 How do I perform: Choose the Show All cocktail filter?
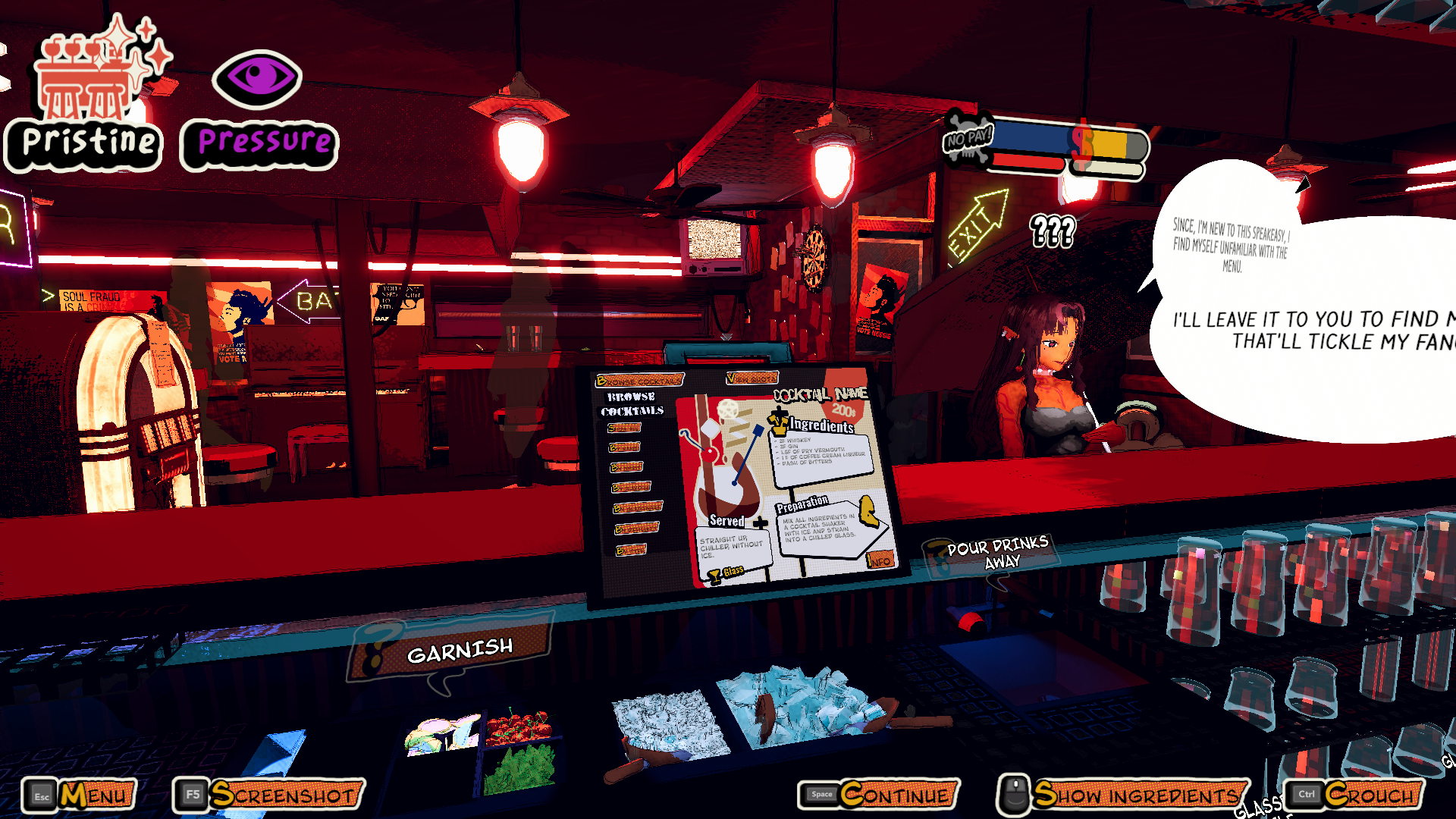point(624,428)
